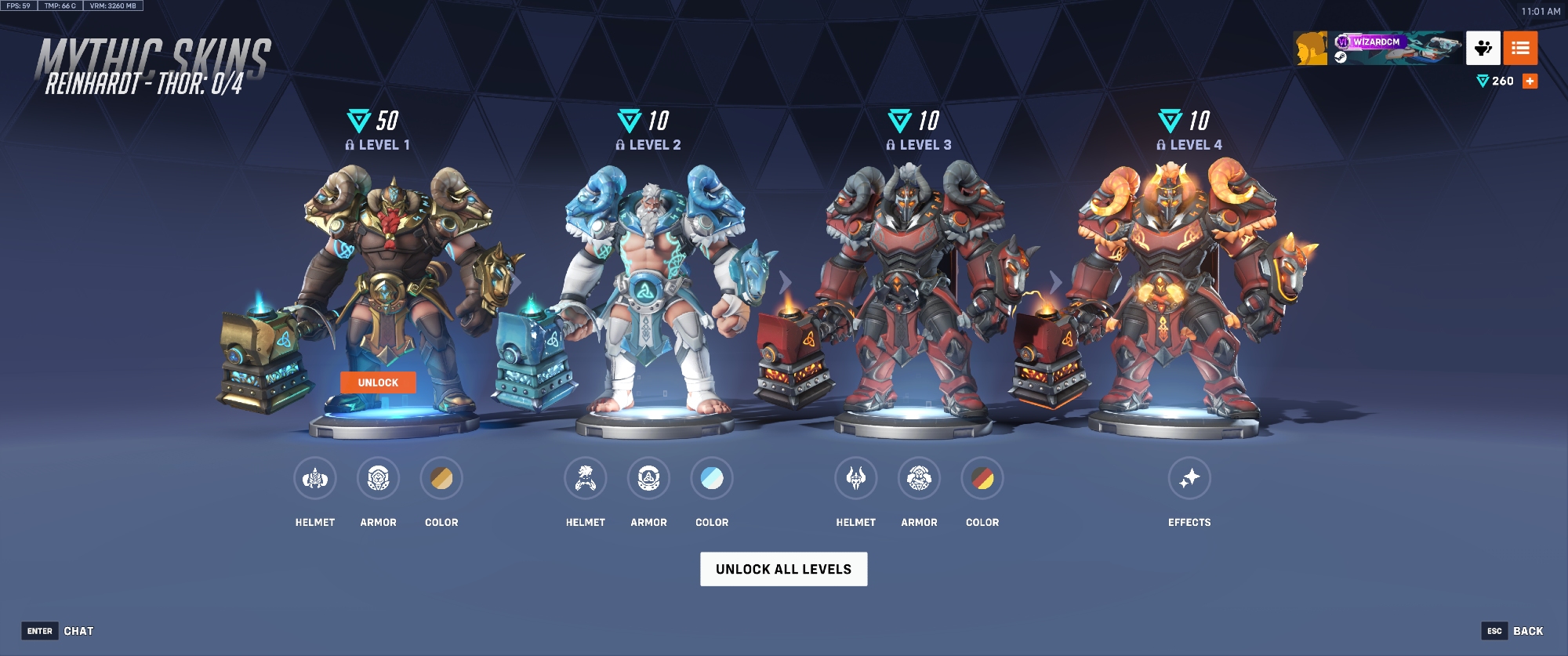Pick the red and black Color swatch
The image size is (1568, 656).
[x=982, y=478]
